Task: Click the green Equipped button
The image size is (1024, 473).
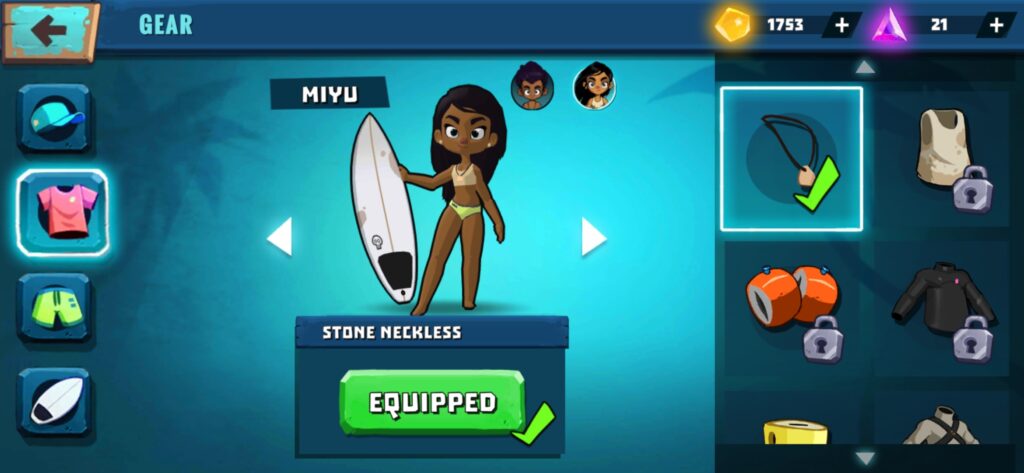Action: [432, 403]
